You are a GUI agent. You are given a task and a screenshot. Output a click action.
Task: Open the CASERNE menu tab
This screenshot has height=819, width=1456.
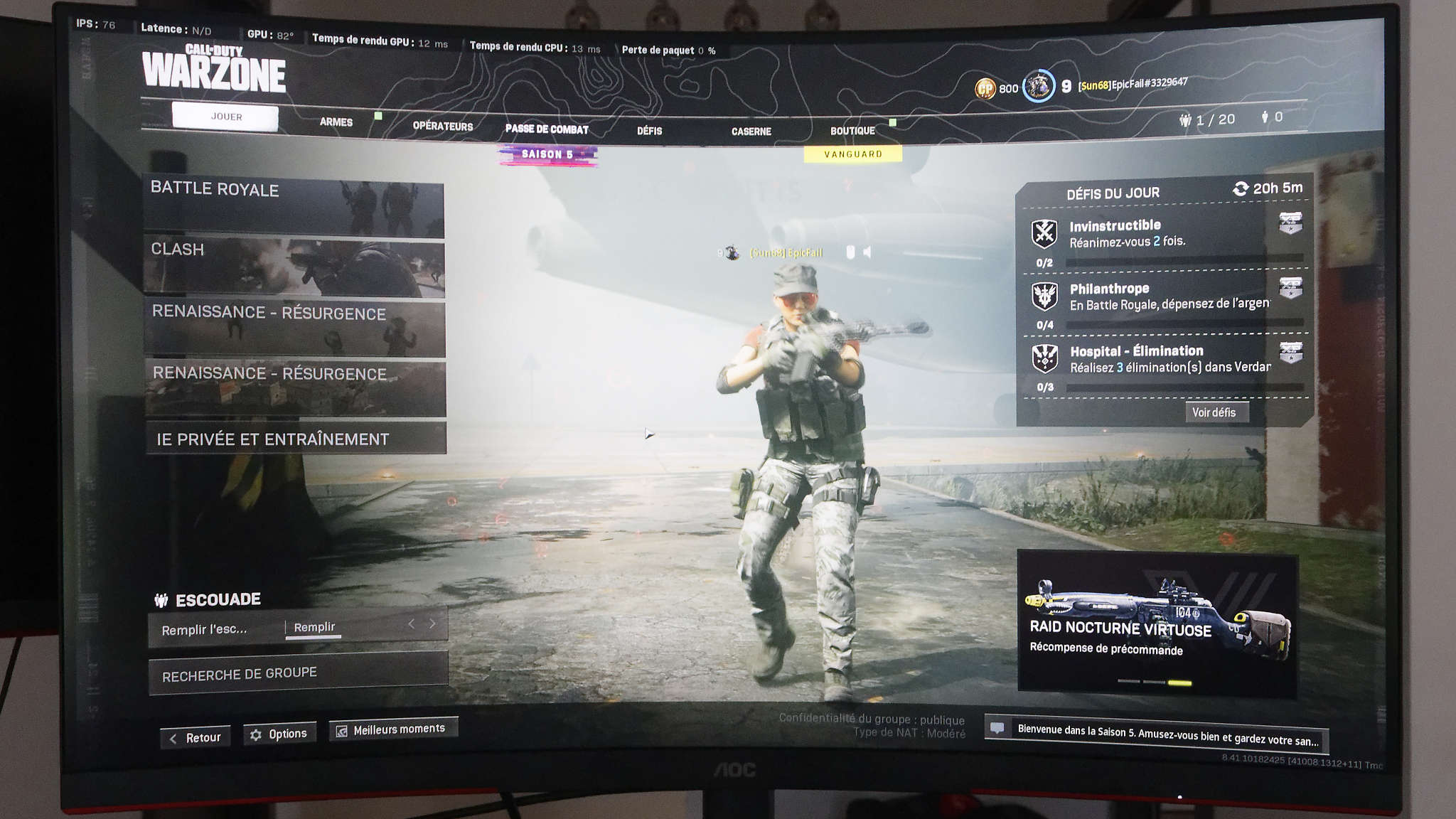751,131
